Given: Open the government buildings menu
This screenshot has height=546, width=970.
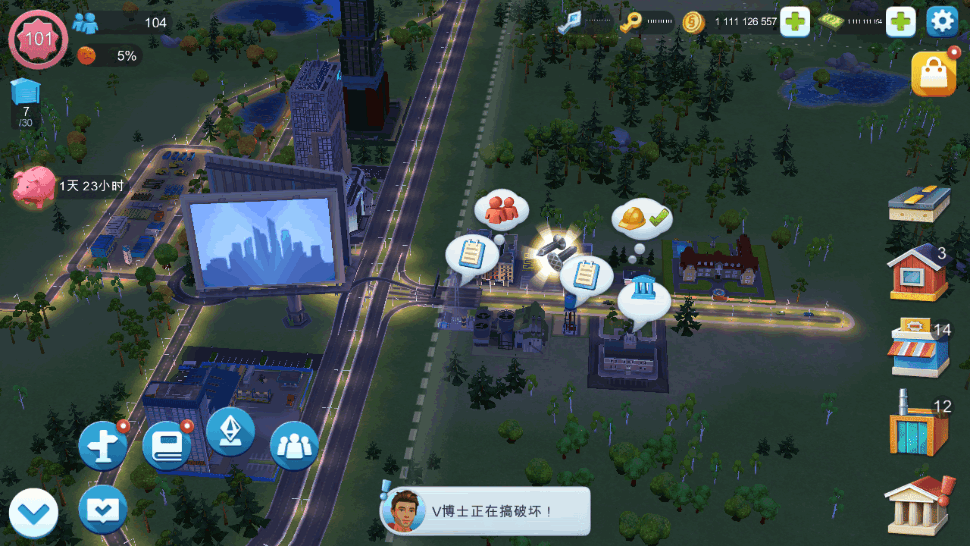Looking at the screenshot, I should (918, 505).
